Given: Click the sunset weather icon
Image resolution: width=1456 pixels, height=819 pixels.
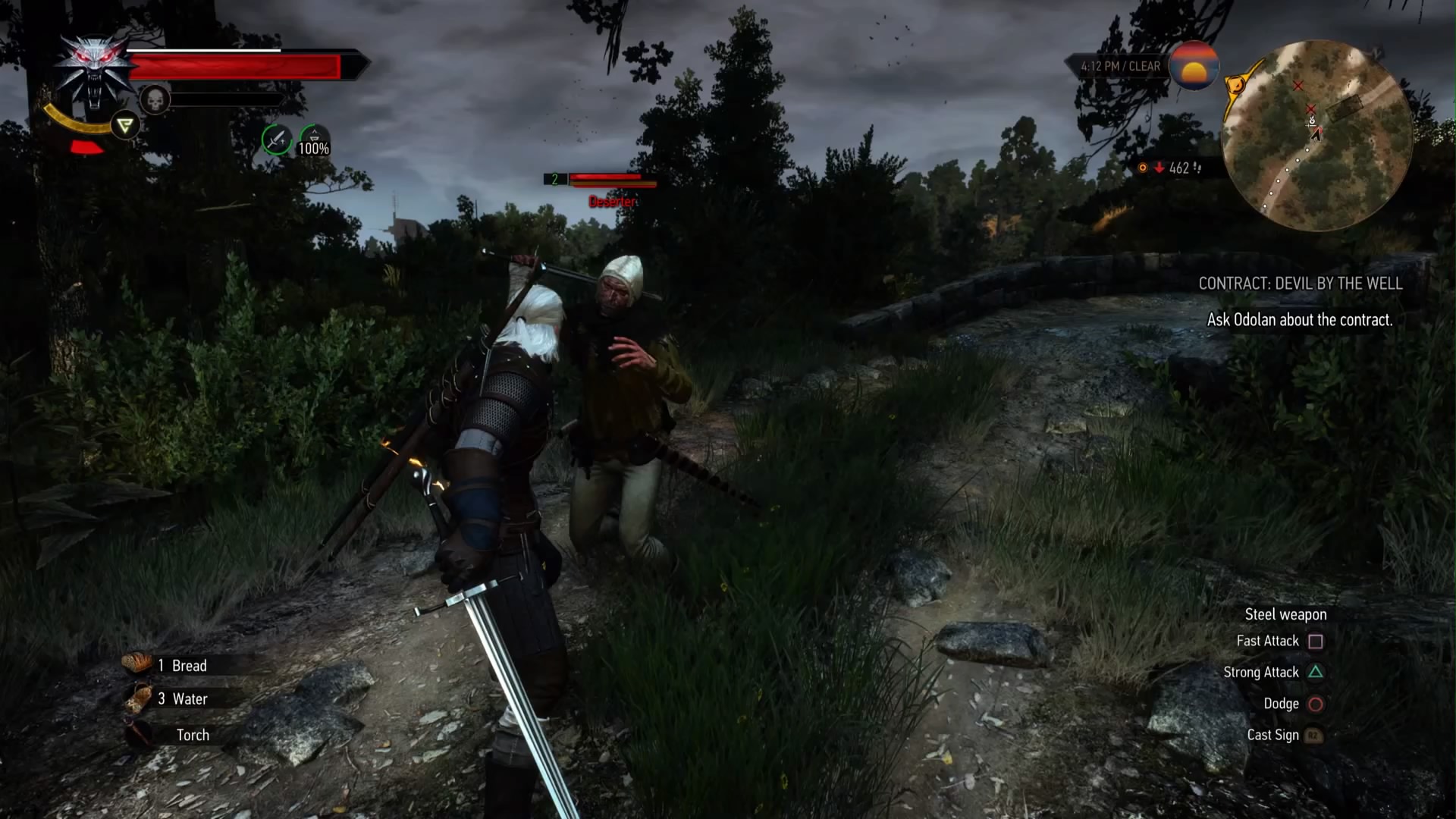Looking at the screenshot, I should point(1195,65).
